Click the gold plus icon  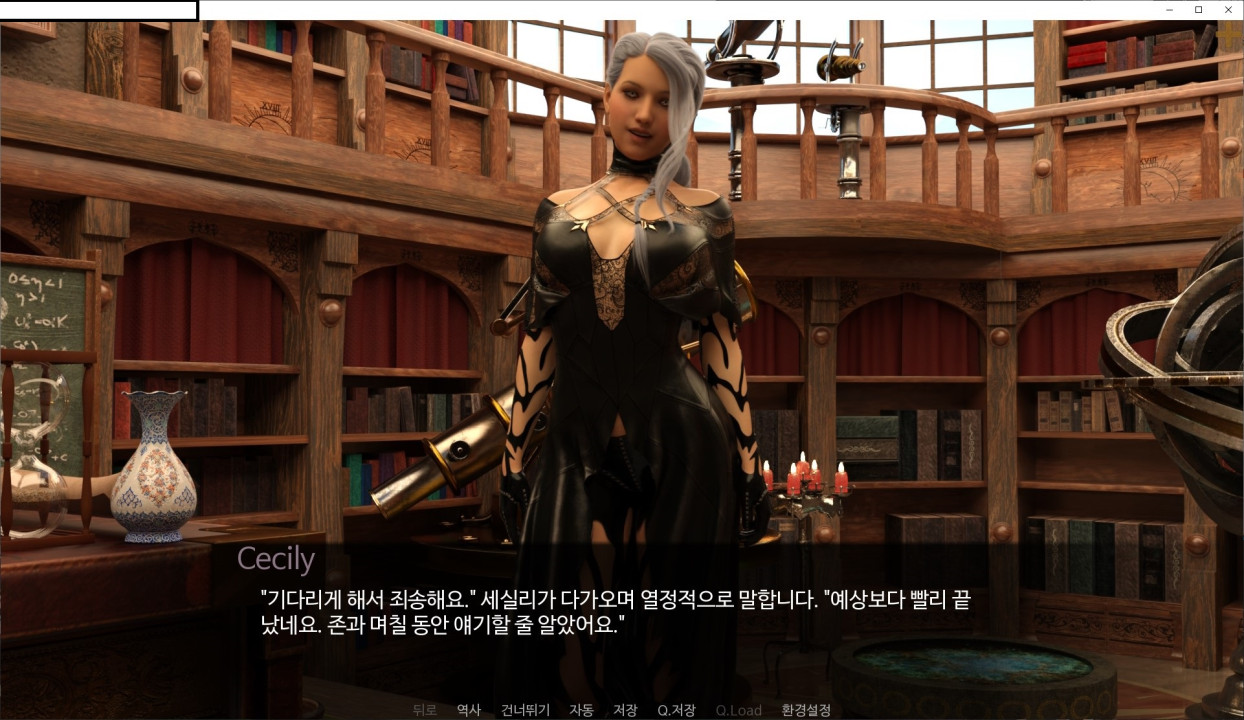(1229, 35)
